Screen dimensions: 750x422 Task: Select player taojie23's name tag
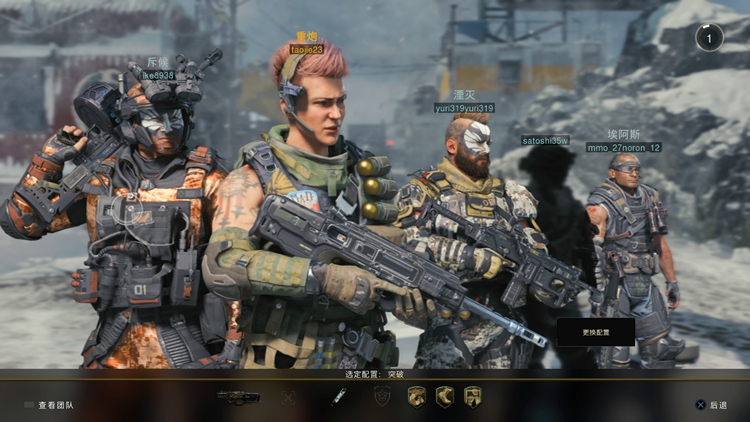click(x=307, y=49)
